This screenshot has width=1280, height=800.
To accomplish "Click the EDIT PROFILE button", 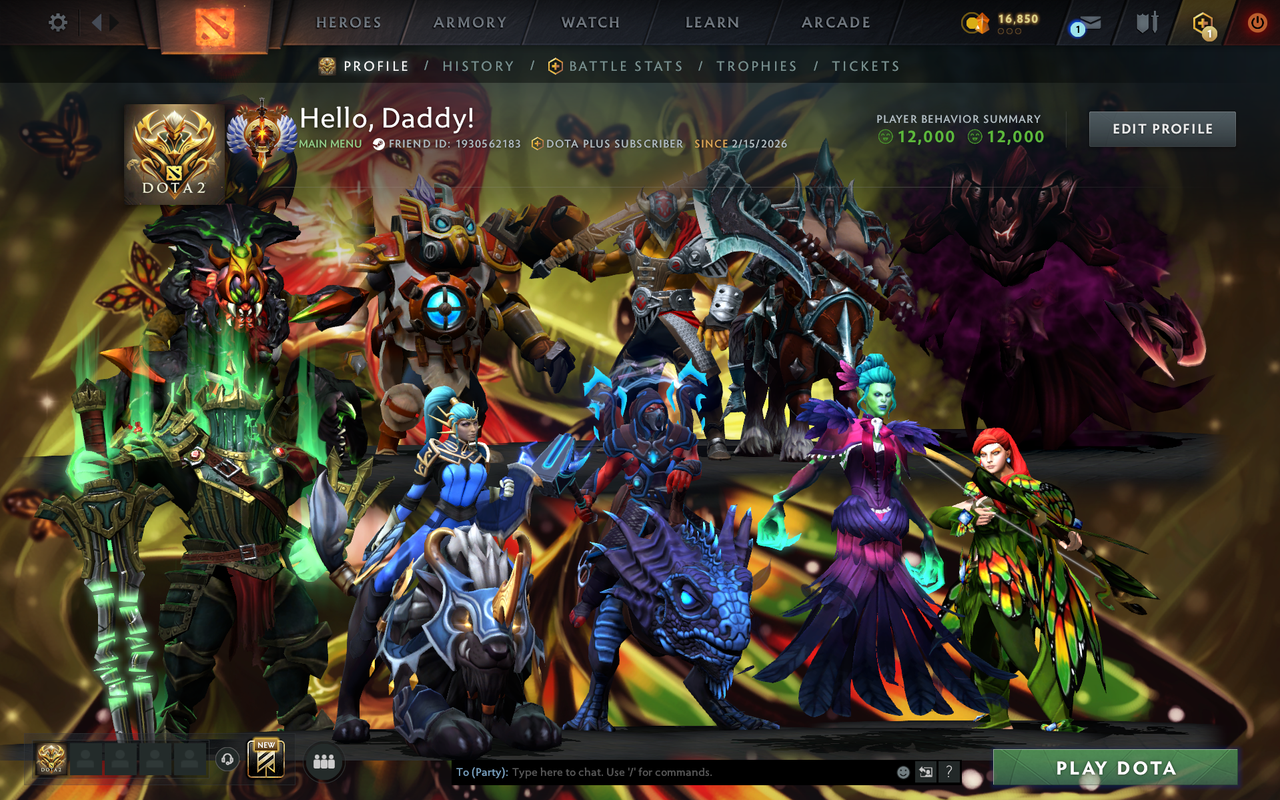I will point(1161,128).
